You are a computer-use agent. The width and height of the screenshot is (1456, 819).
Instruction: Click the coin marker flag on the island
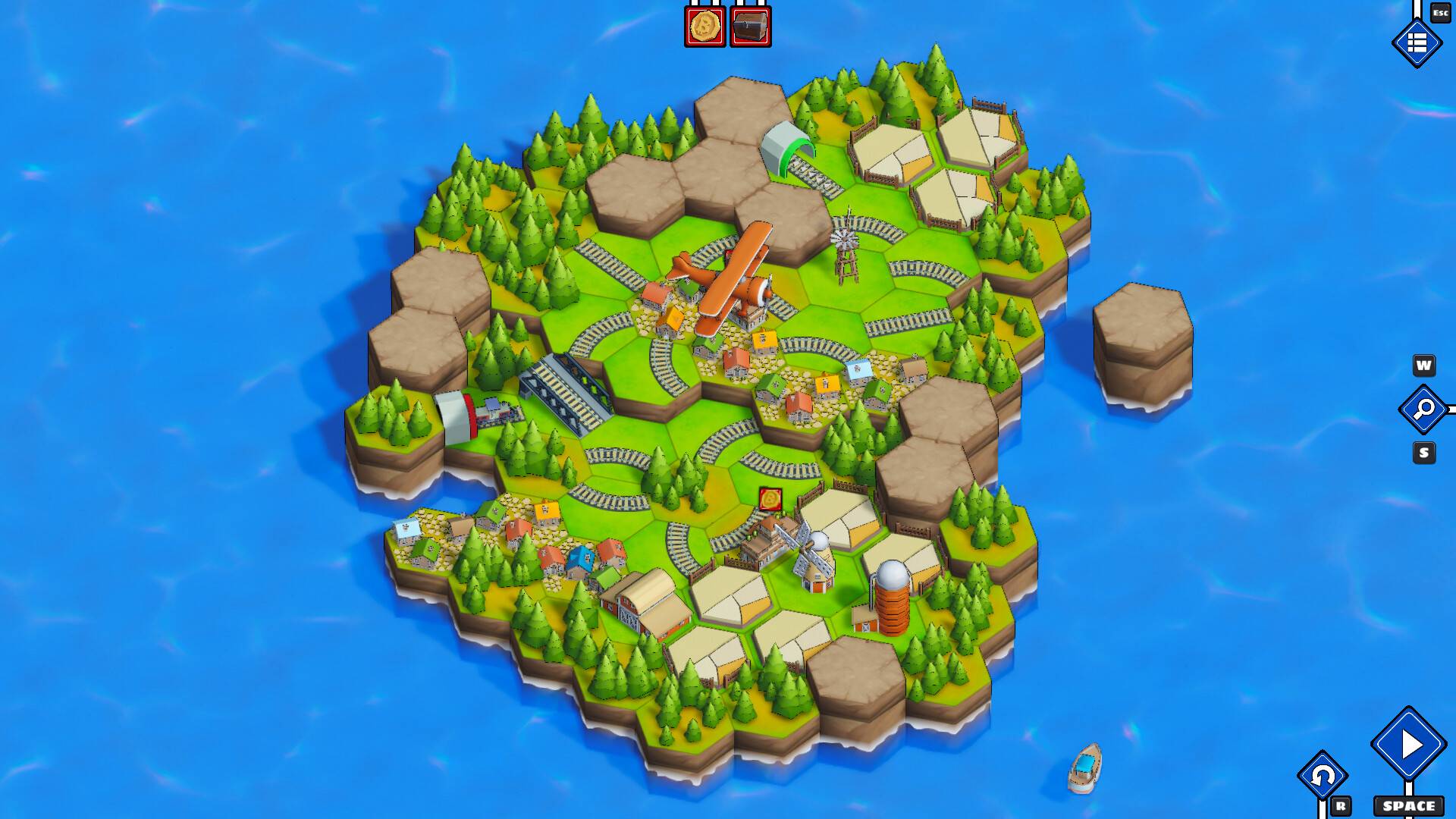pos(770,497)
